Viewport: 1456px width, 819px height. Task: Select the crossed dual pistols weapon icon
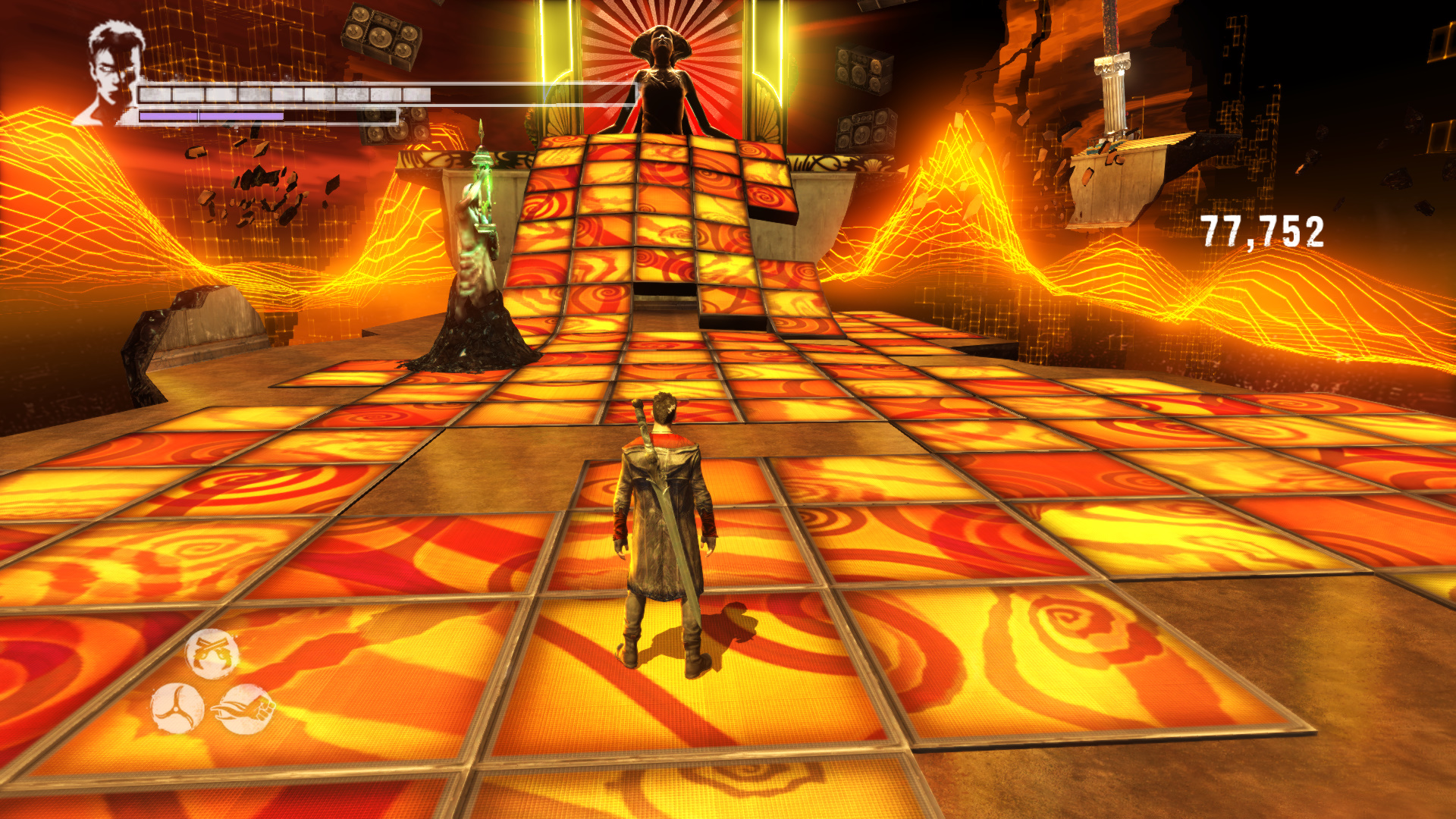(x=212, y=653)
